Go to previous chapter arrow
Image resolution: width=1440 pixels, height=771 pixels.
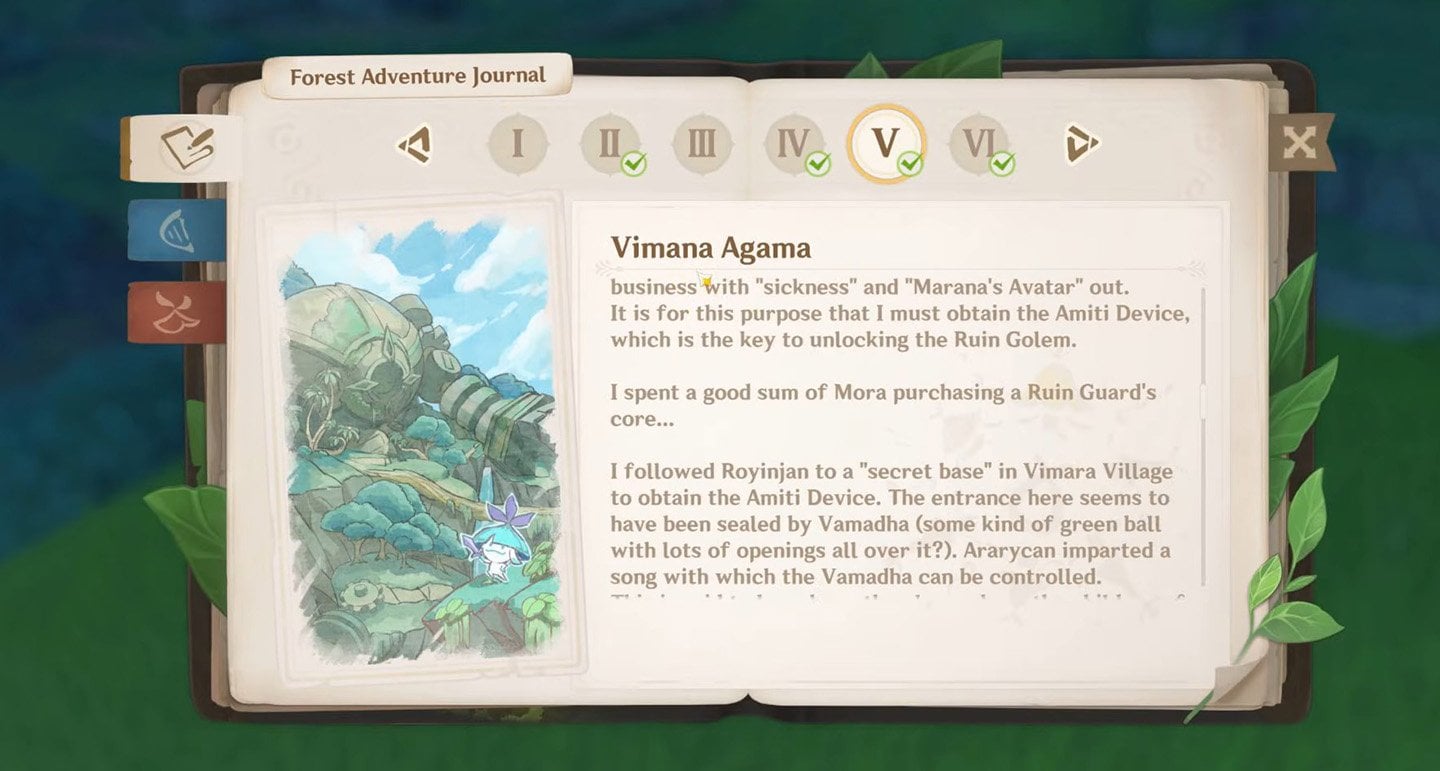pyautogui.click(x=415, y=144)
